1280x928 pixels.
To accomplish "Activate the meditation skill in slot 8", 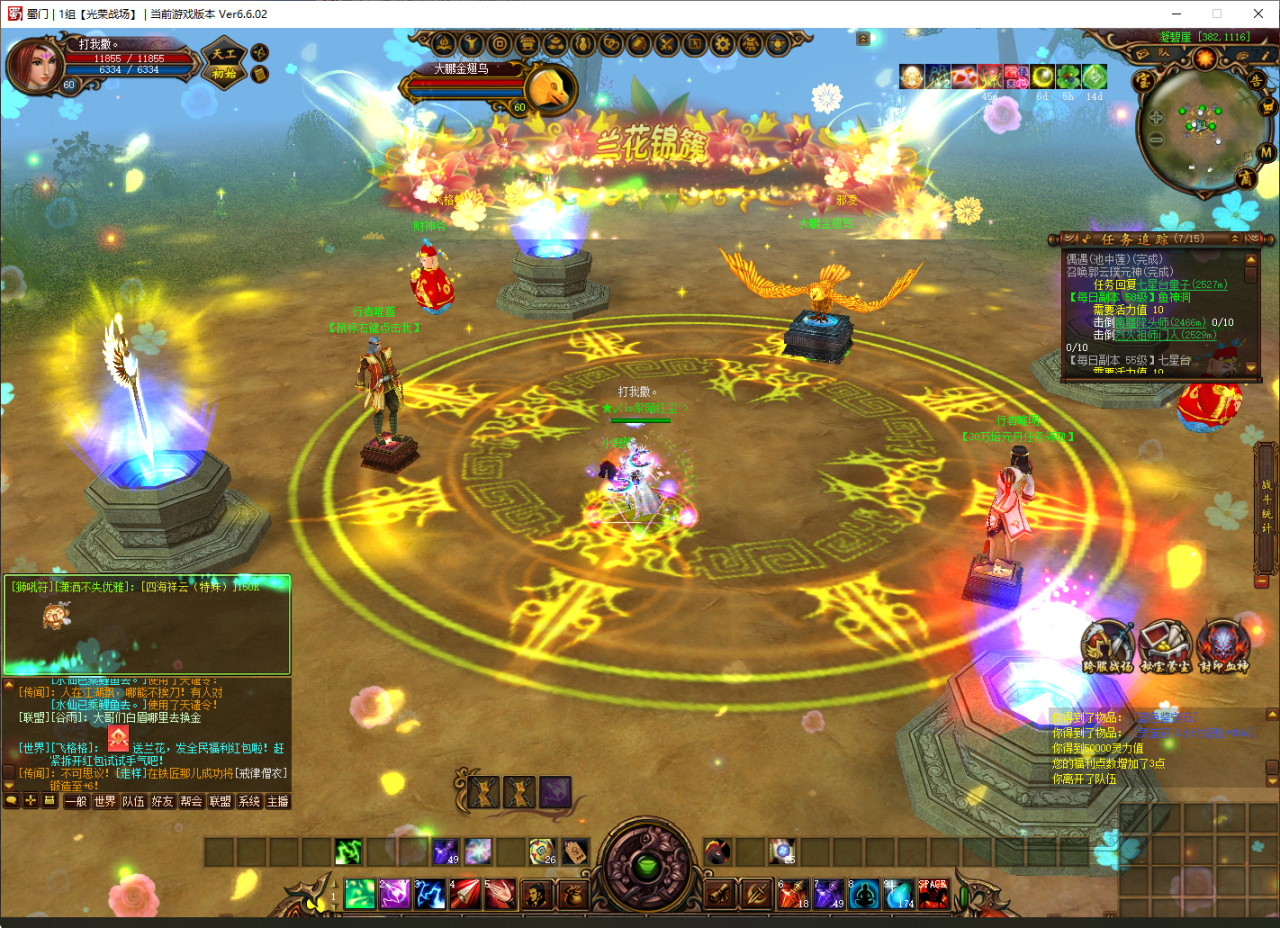I will 864,893.
